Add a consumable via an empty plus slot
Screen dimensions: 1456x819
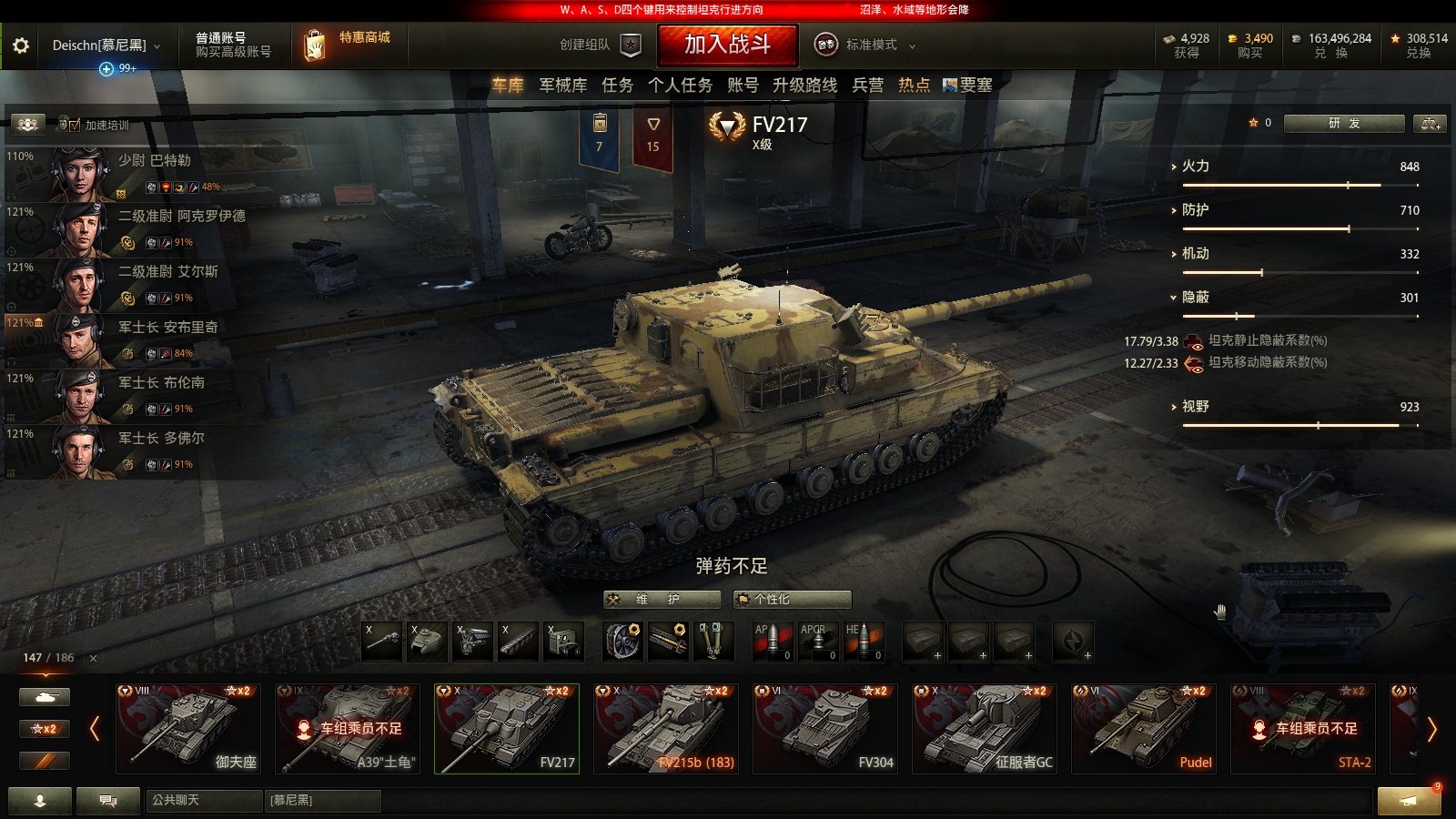point(920,642)
